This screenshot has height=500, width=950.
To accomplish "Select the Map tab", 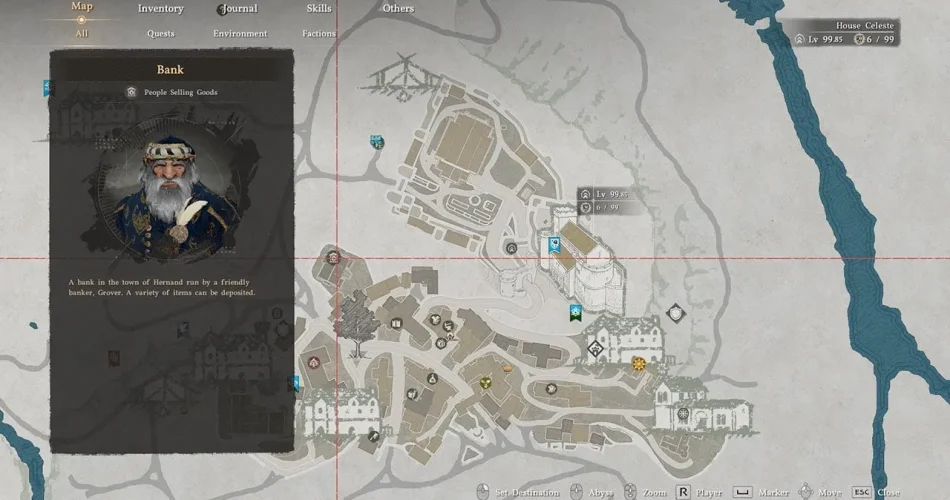I will [82, 7].
